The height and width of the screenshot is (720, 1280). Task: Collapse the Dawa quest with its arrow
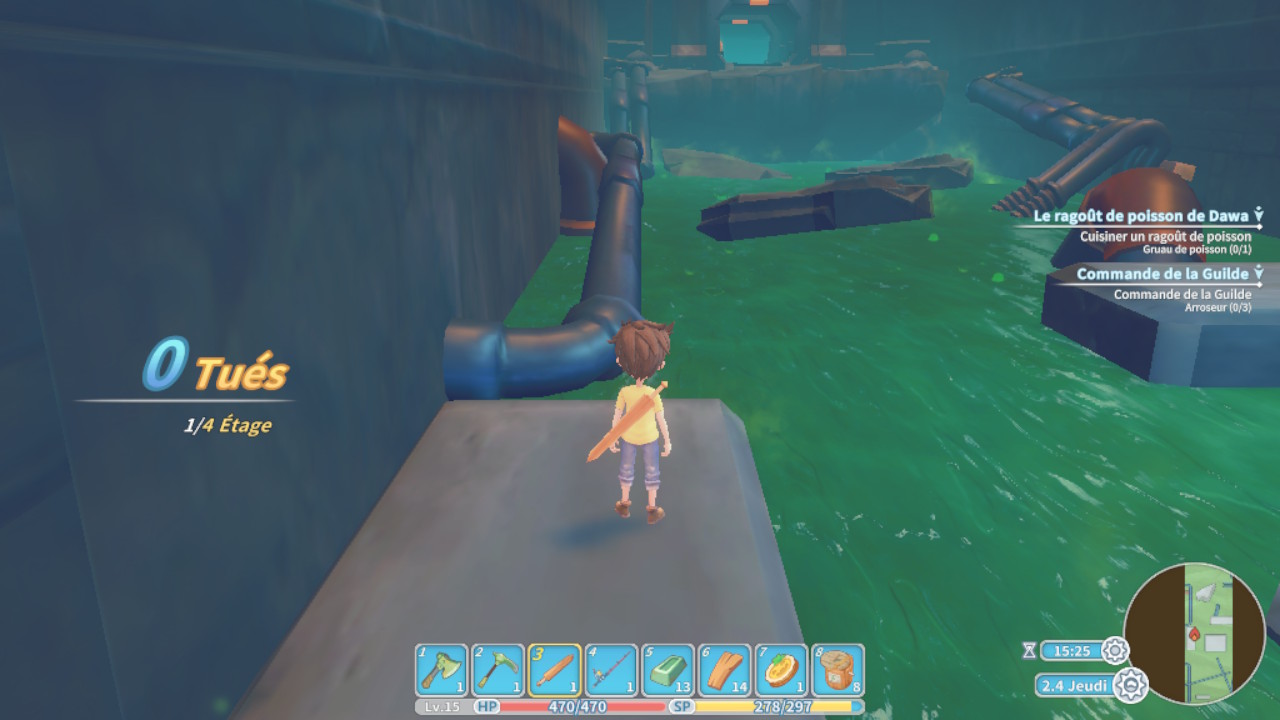coord(1258,214)
